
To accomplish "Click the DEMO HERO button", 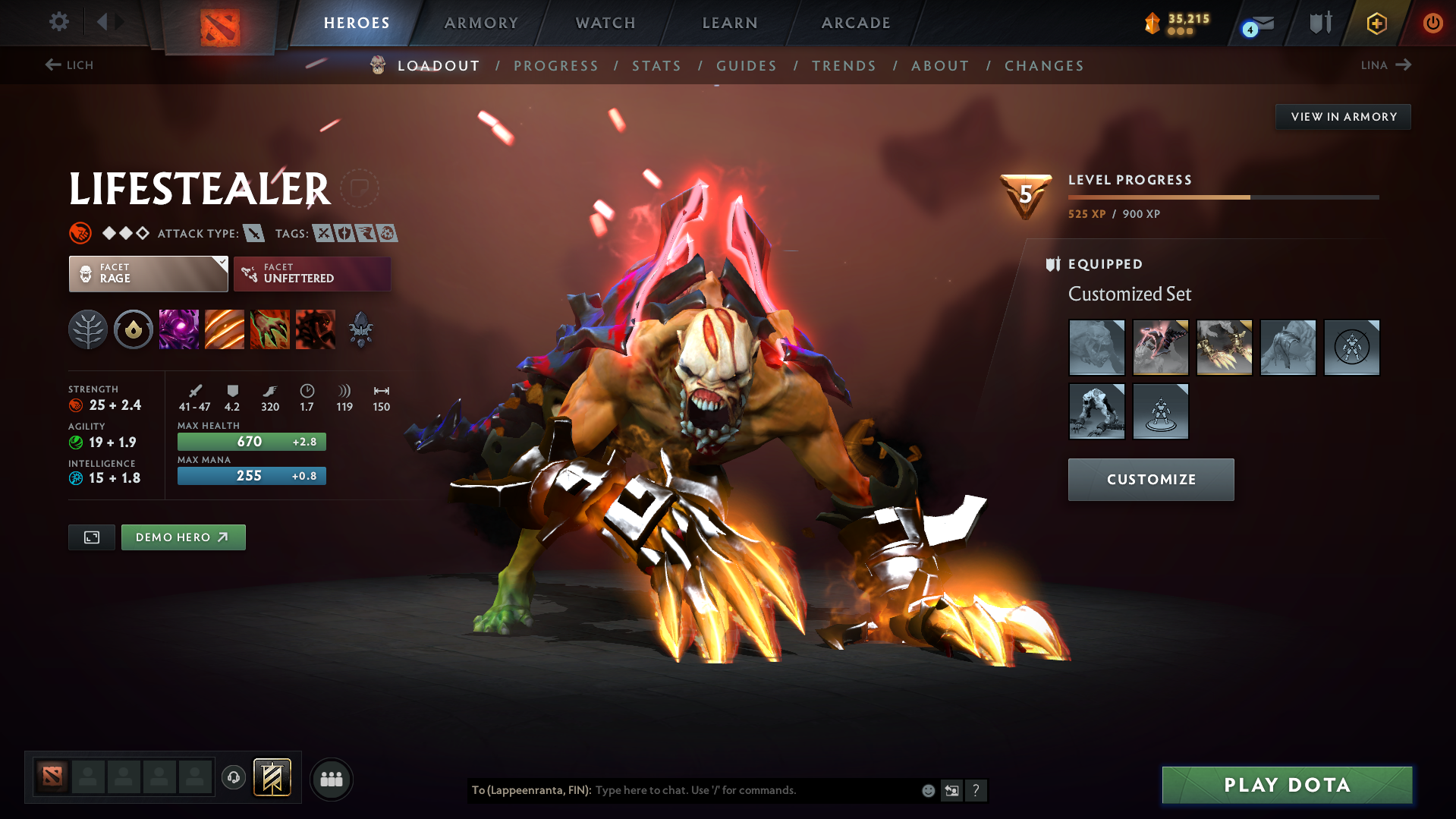I will (183, 537).
